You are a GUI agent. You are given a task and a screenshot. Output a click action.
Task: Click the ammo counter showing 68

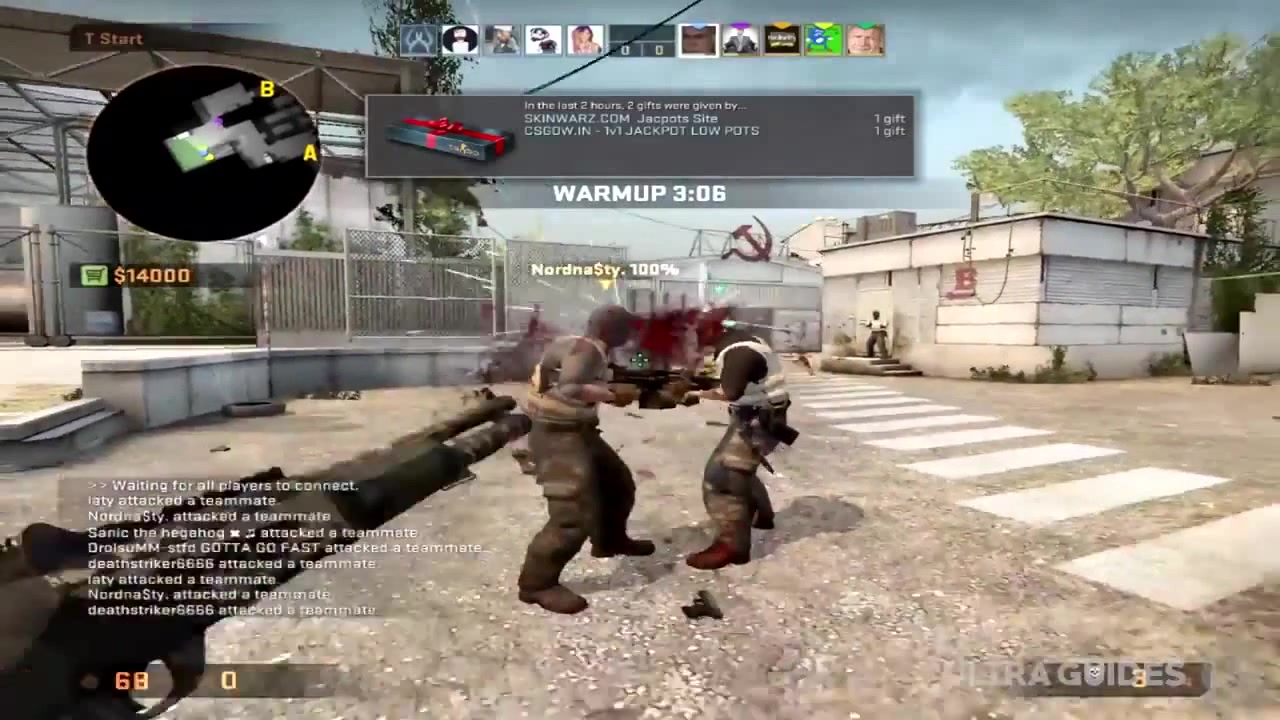[x=131, y=681]
